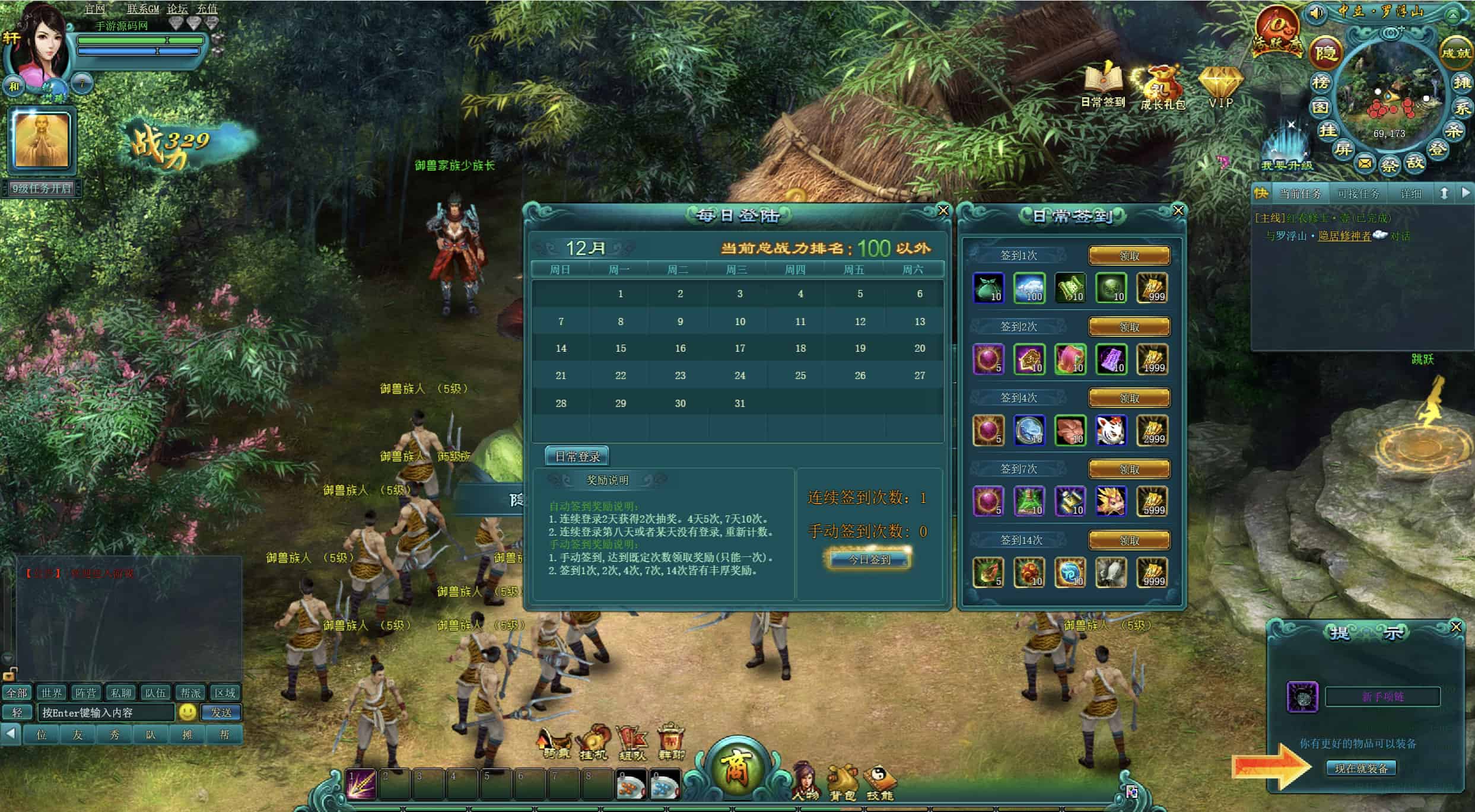Close the 日常签到 sign-in rewards panel
Screen dimensions: 1475x812
[1178, 211]
